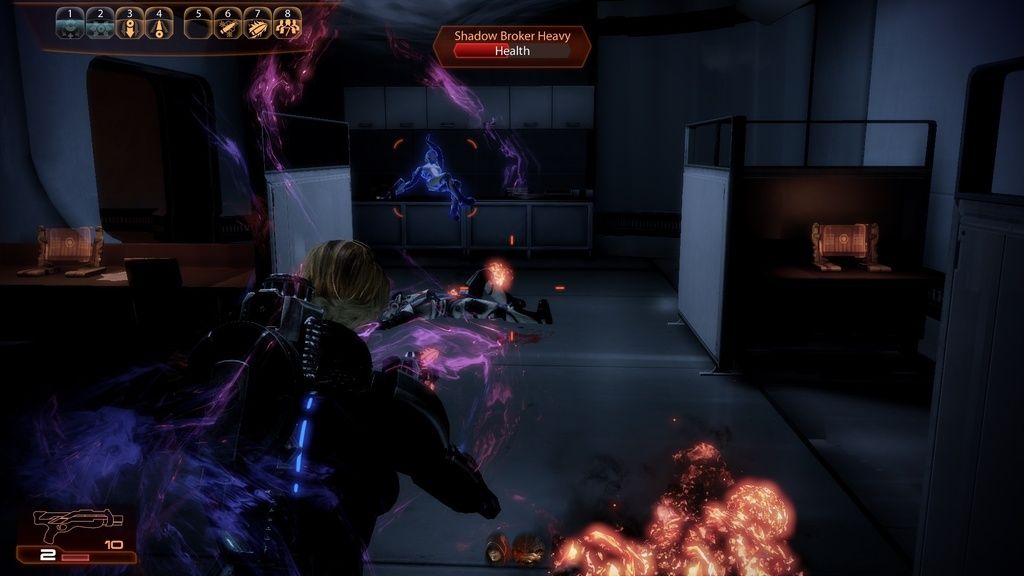Trigger the down-arrow power in slot 3
Image resolution: width=1024 pixels, height=576 pixels.
(130, 23)
